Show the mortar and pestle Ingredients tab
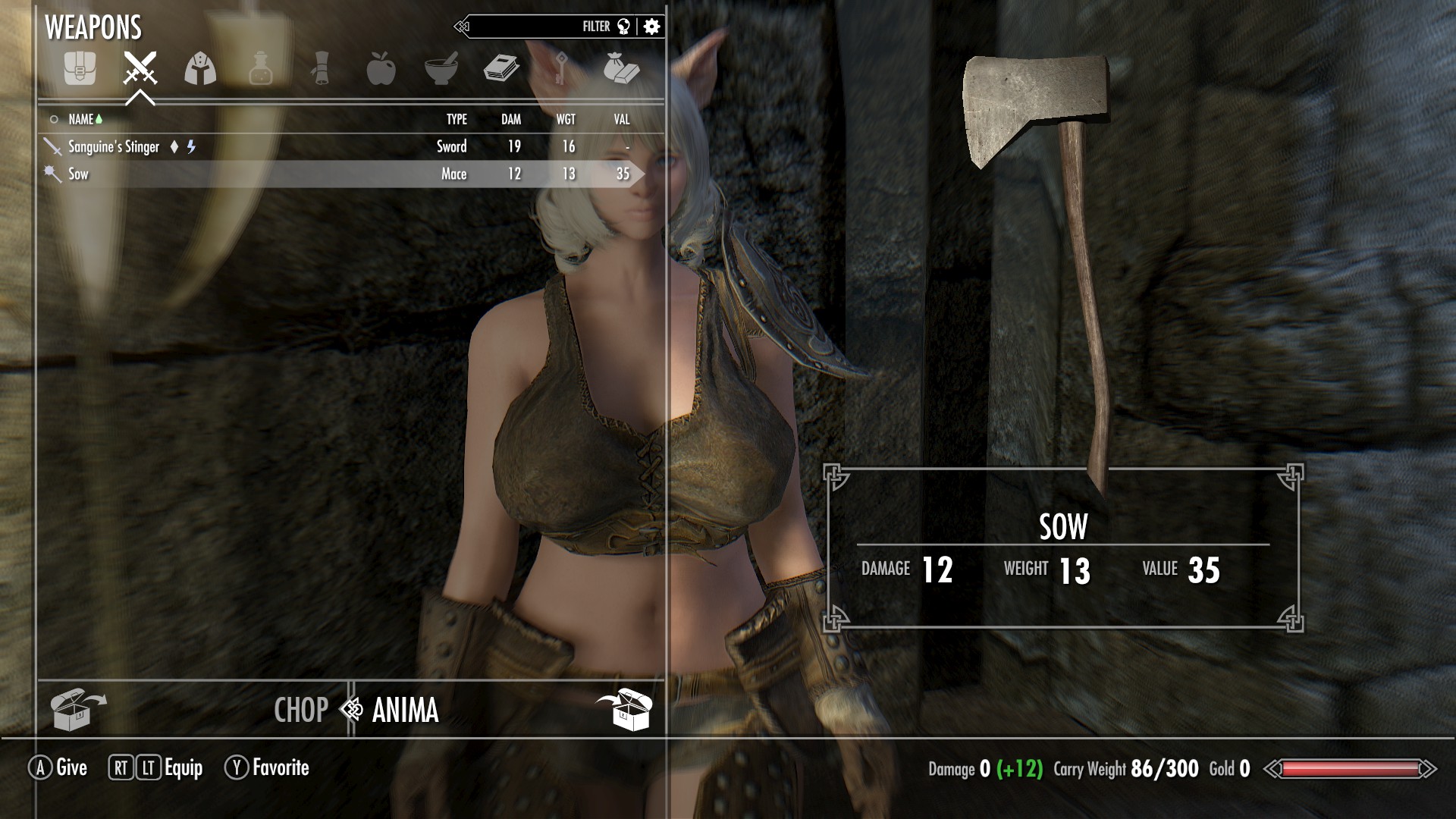The image size is (1456, 819). point(441,70)
